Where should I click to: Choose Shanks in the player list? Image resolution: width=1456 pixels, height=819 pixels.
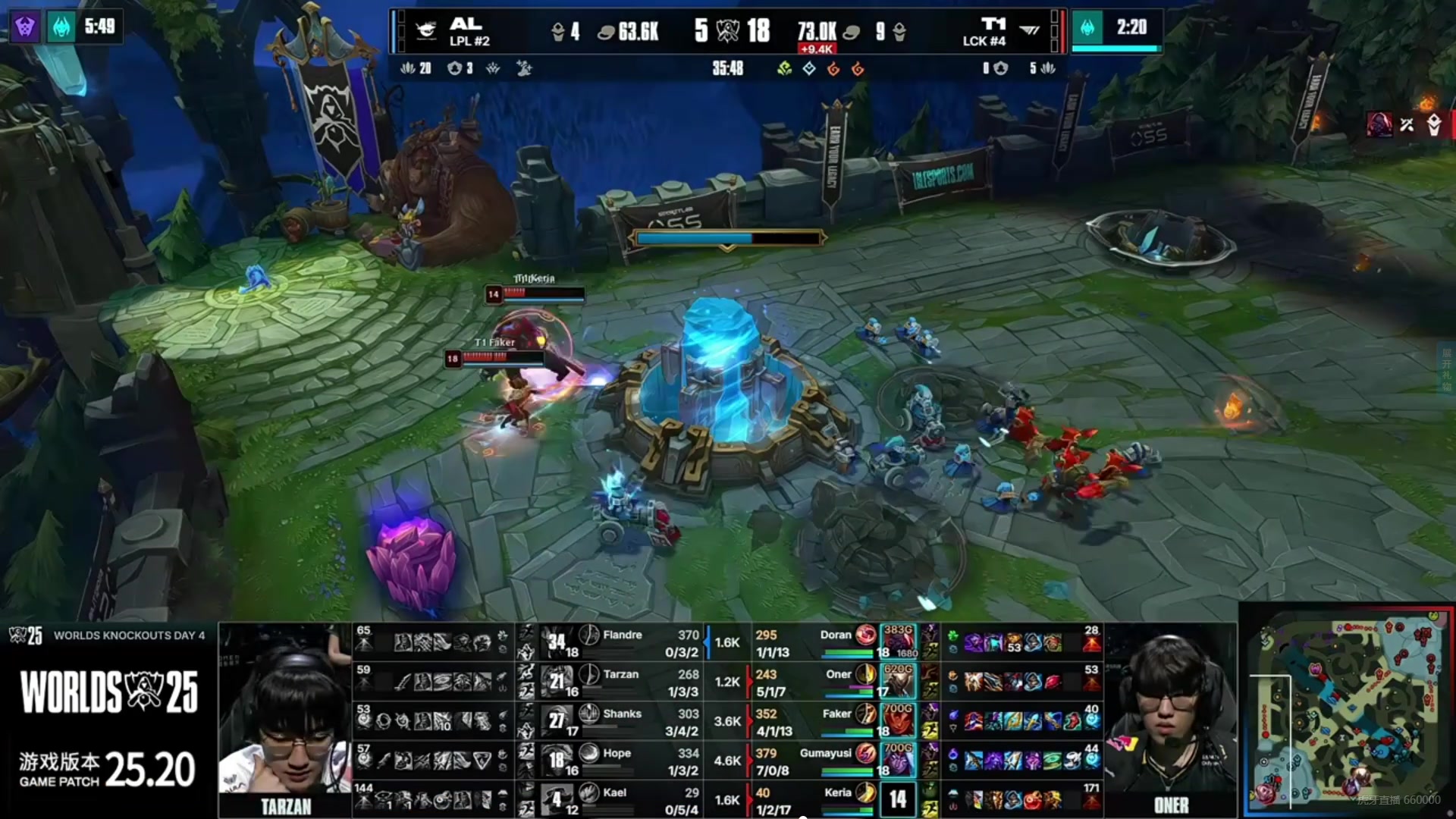tap(622, 714)
